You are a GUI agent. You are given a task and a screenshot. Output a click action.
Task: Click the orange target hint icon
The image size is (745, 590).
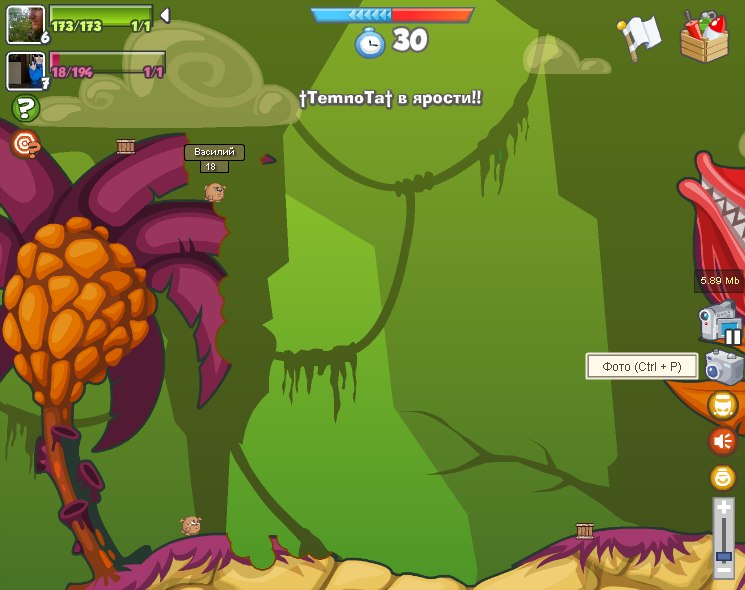coord(25,145)
